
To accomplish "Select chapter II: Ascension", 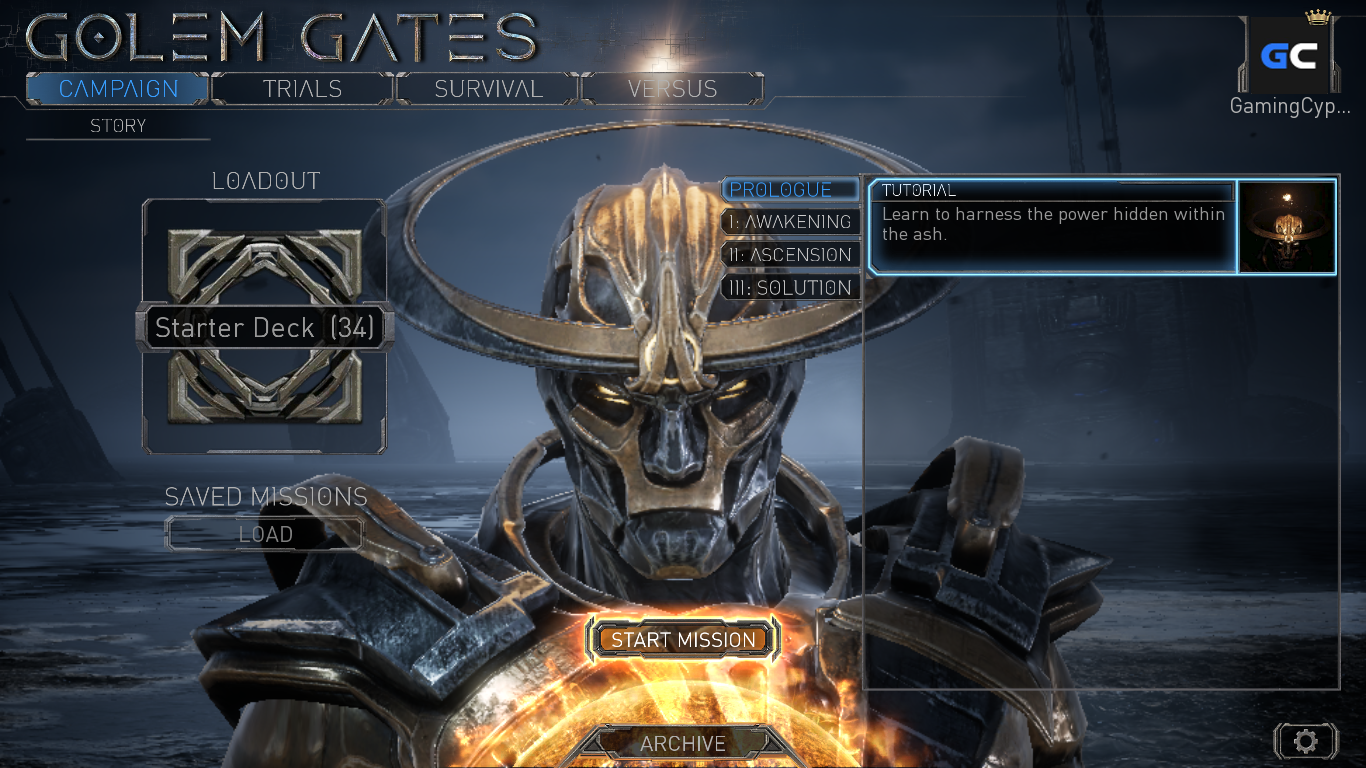I will (789, 255).
